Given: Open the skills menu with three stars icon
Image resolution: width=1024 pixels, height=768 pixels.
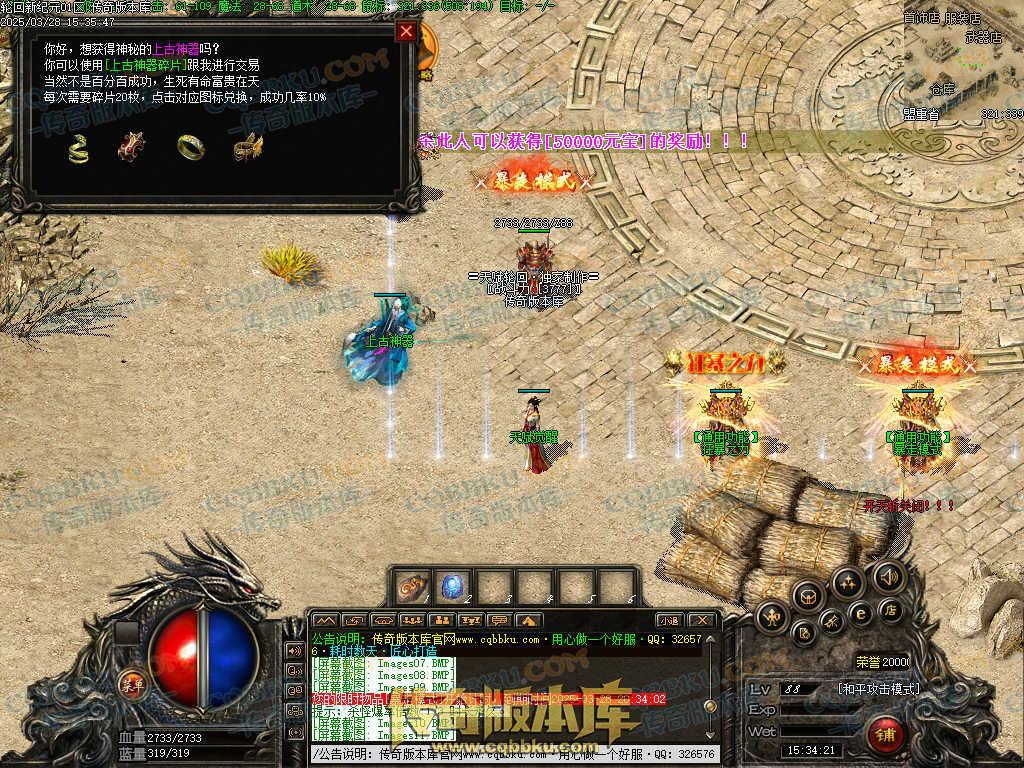Looking at the screenshot, I should point(848,581).
